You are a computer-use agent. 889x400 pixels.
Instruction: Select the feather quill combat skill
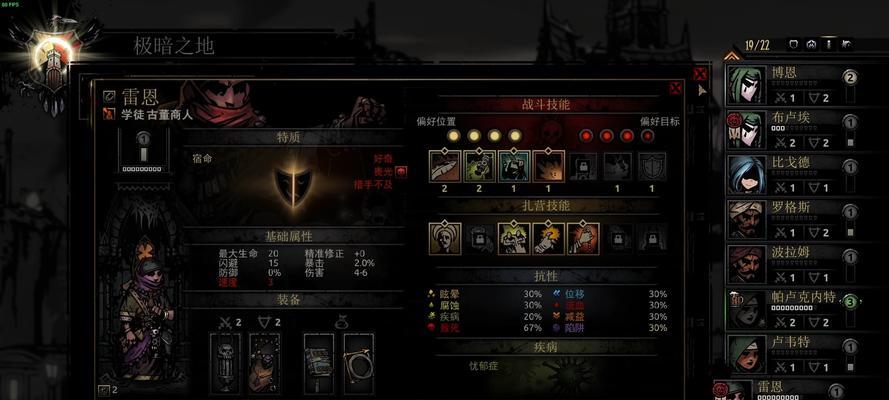445,165
